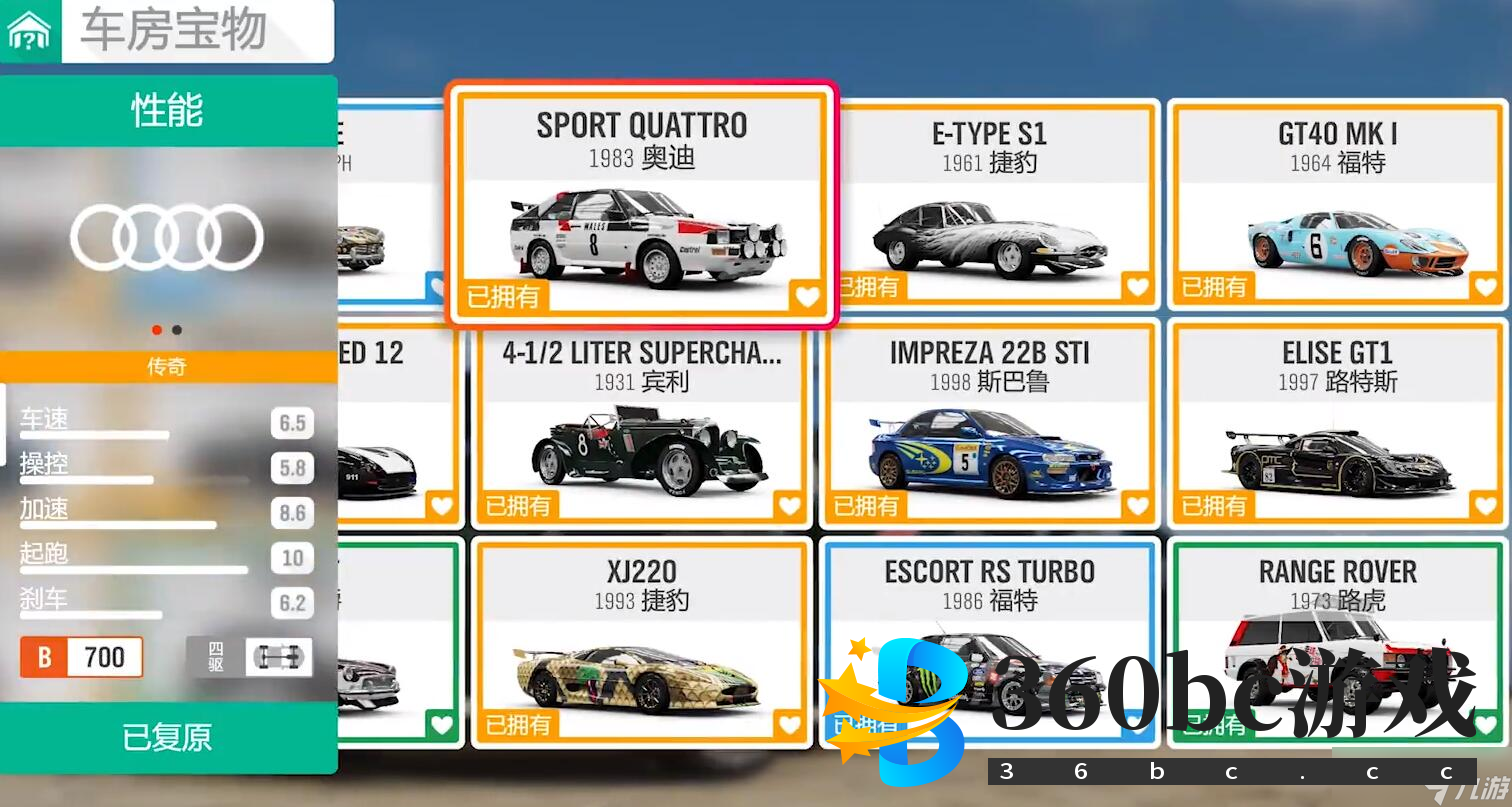Toggle favorite heart on Impreza 22B STI
Screen dimensions: 1512x807
pos(1137,507)
